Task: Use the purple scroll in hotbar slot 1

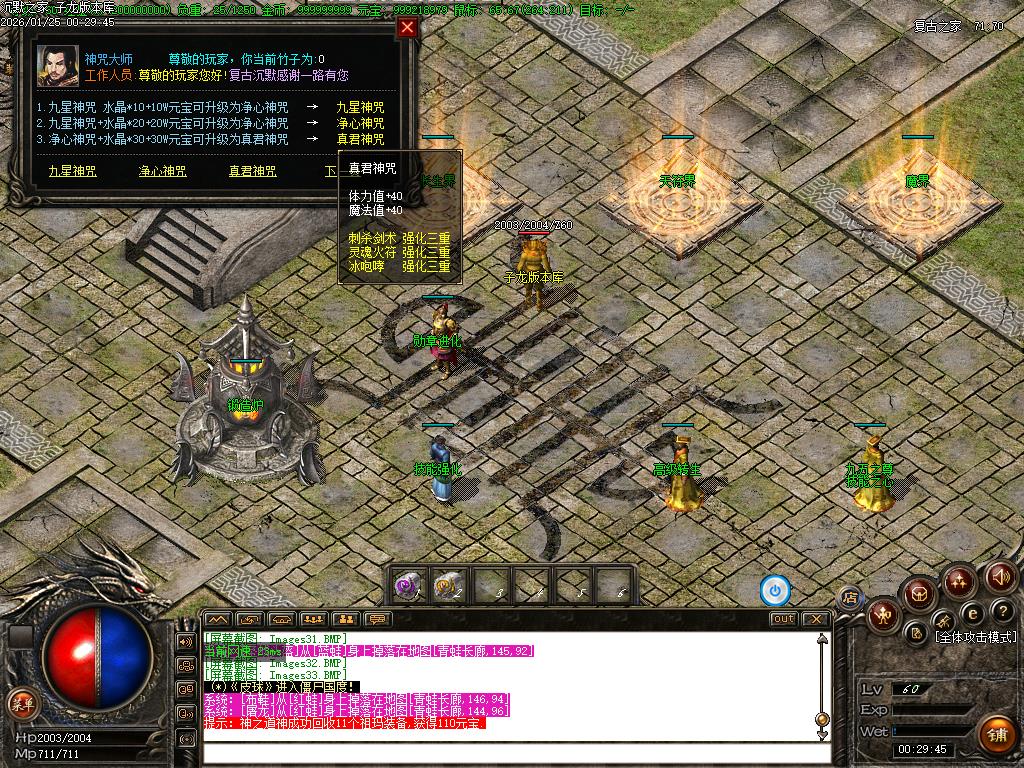Action: coord(407,585)
